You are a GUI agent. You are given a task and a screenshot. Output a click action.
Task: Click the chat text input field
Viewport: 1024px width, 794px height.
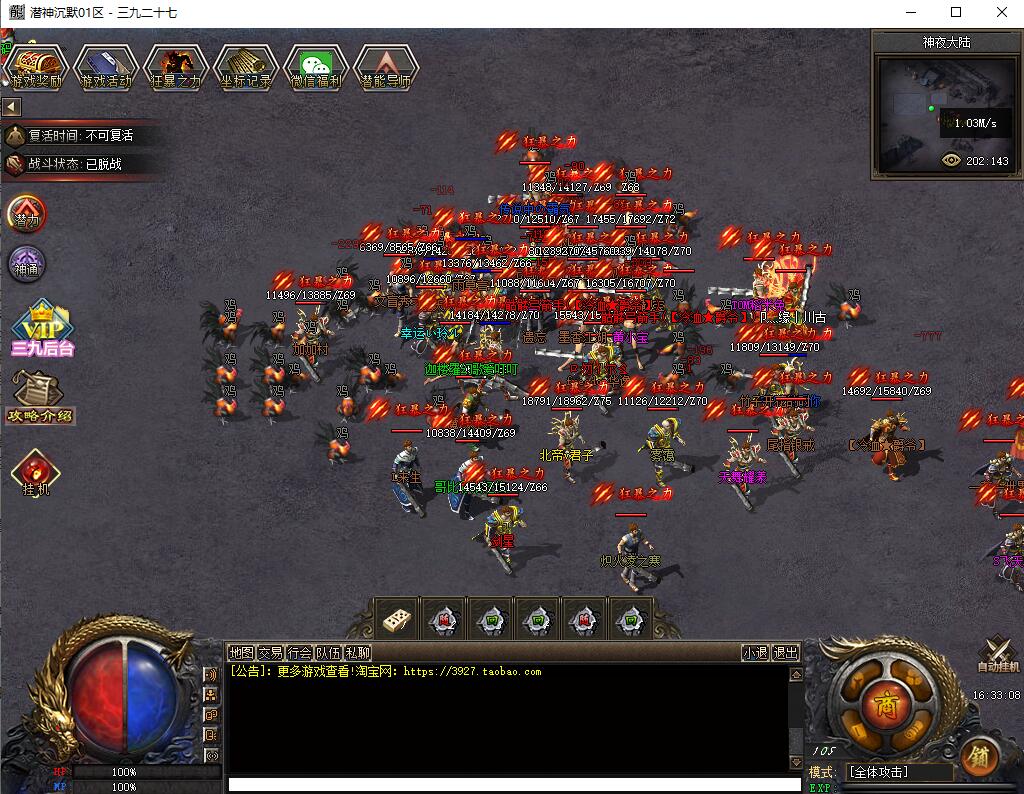pos(514,785)
